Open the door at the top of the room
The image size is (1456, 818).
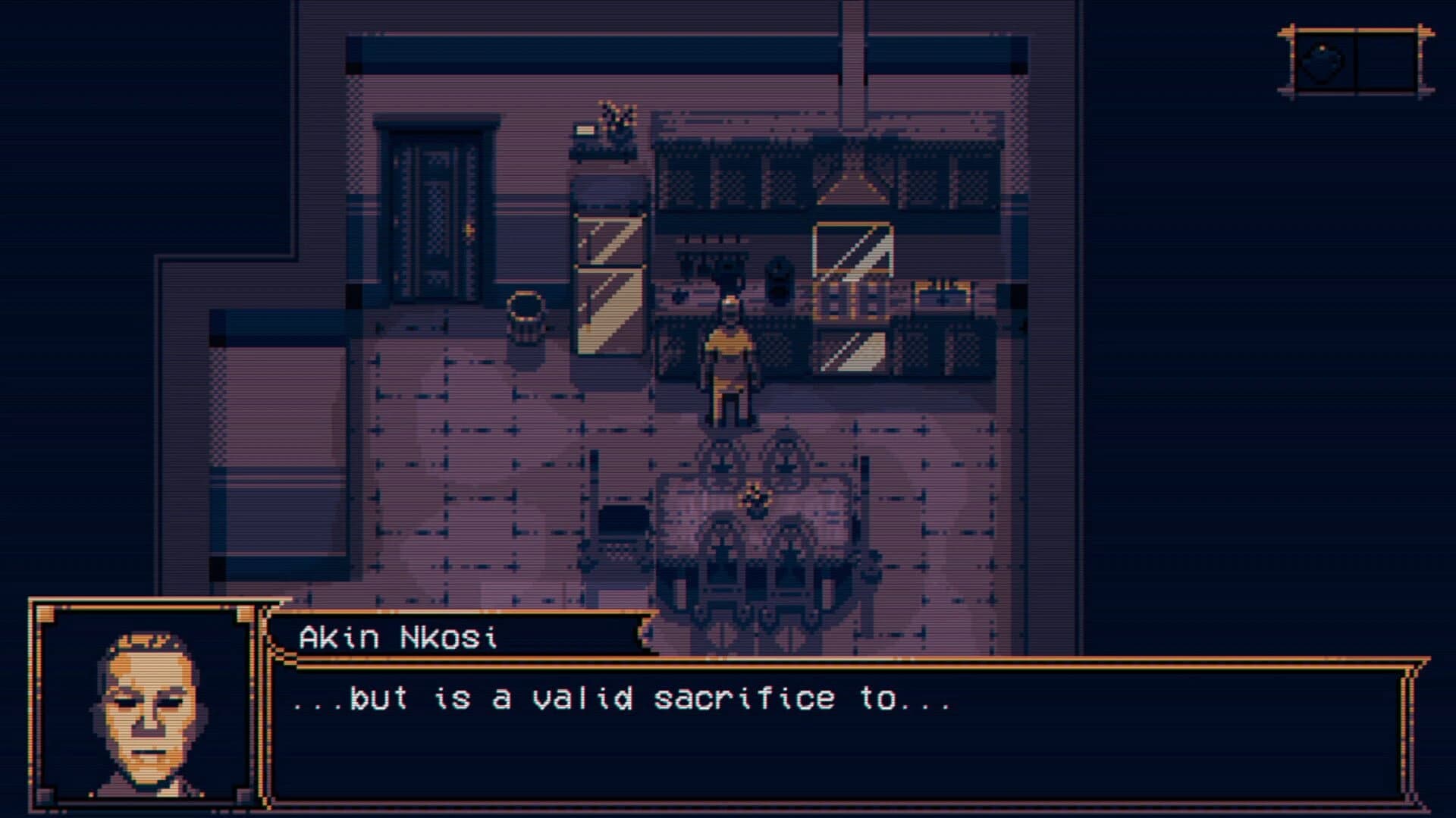coord(436,212)
